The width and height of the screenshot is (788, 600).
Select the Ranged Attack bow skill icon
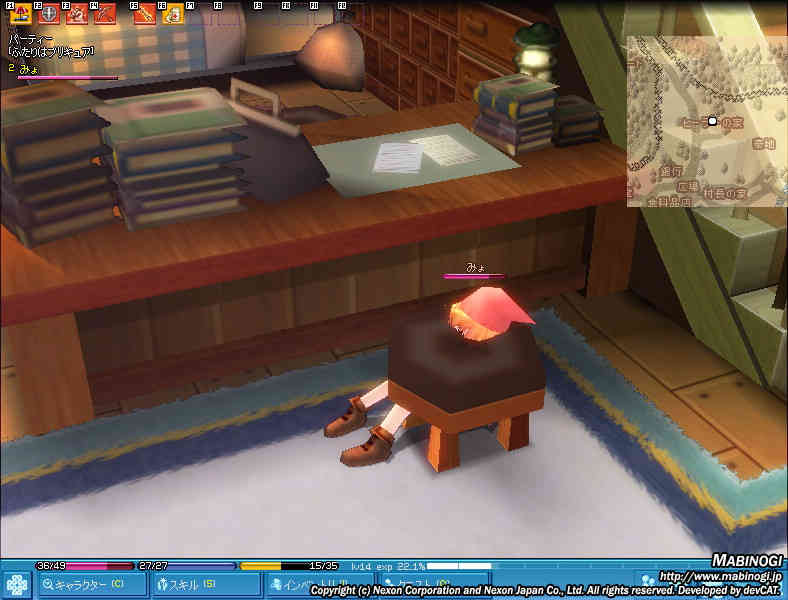pos(104,14)
